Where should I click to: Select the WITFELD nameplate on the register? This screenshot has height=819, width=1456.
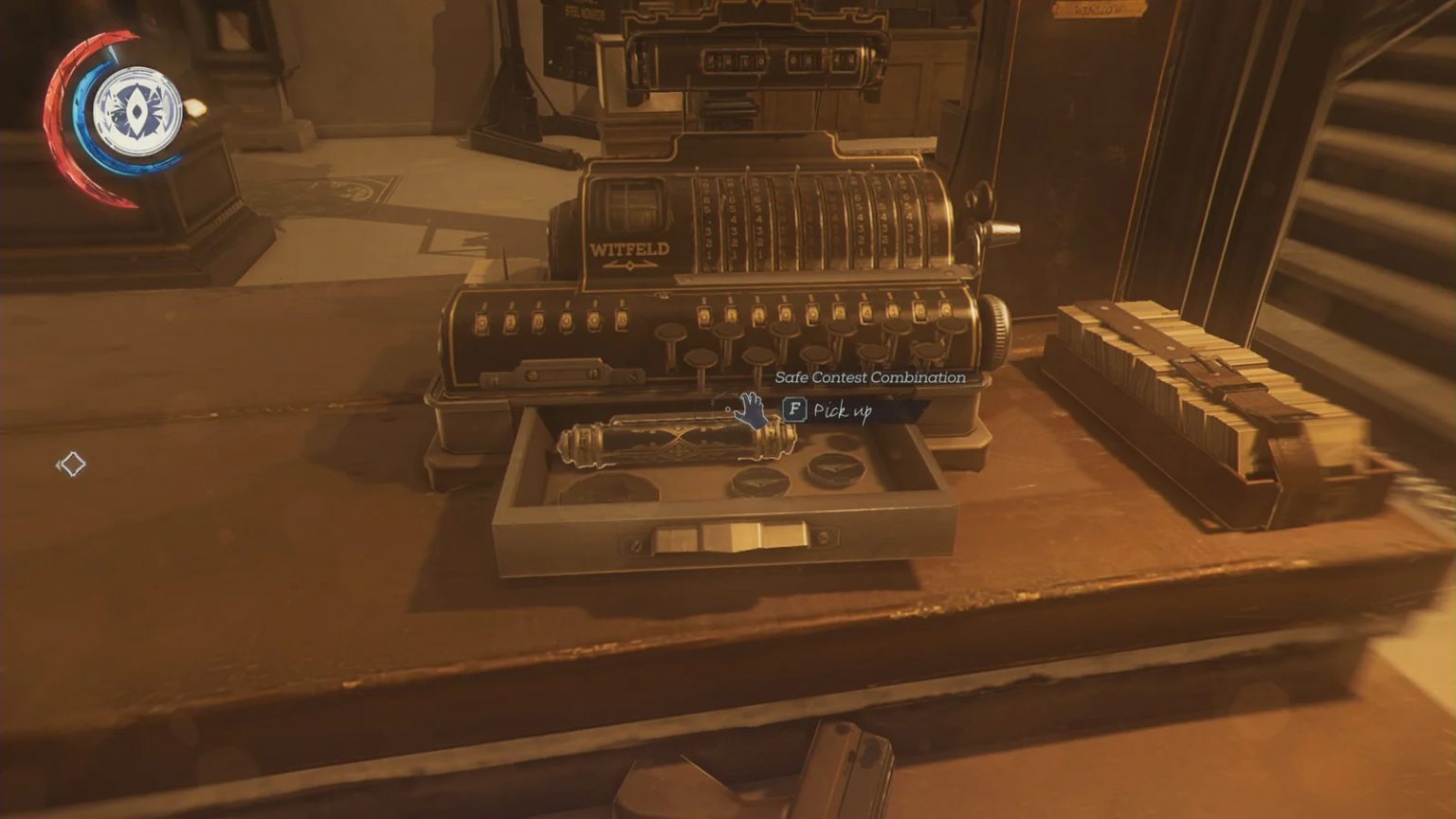coord(630,248)
